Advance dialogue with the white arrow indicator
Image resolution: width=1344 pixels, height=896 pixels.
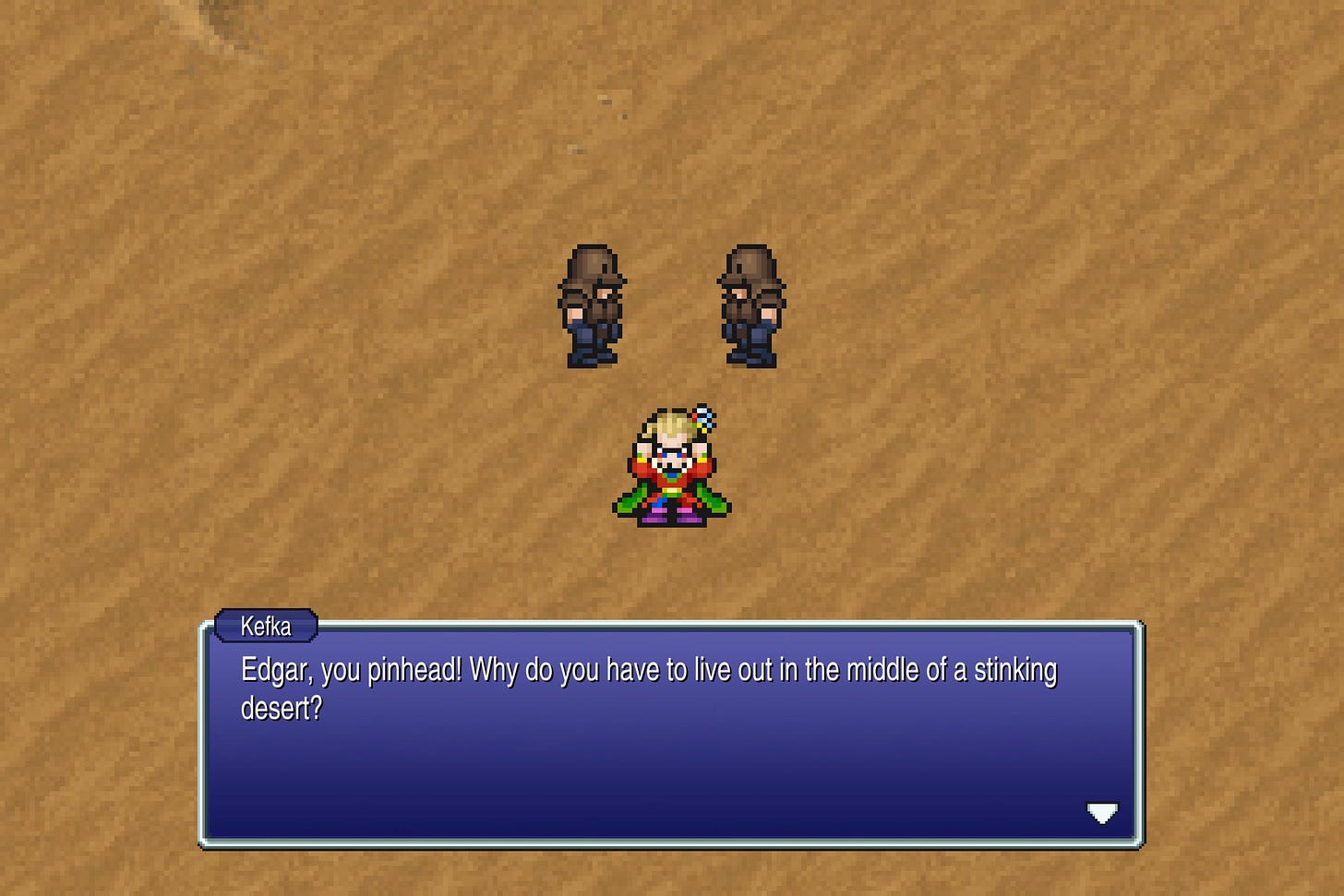1102,813
